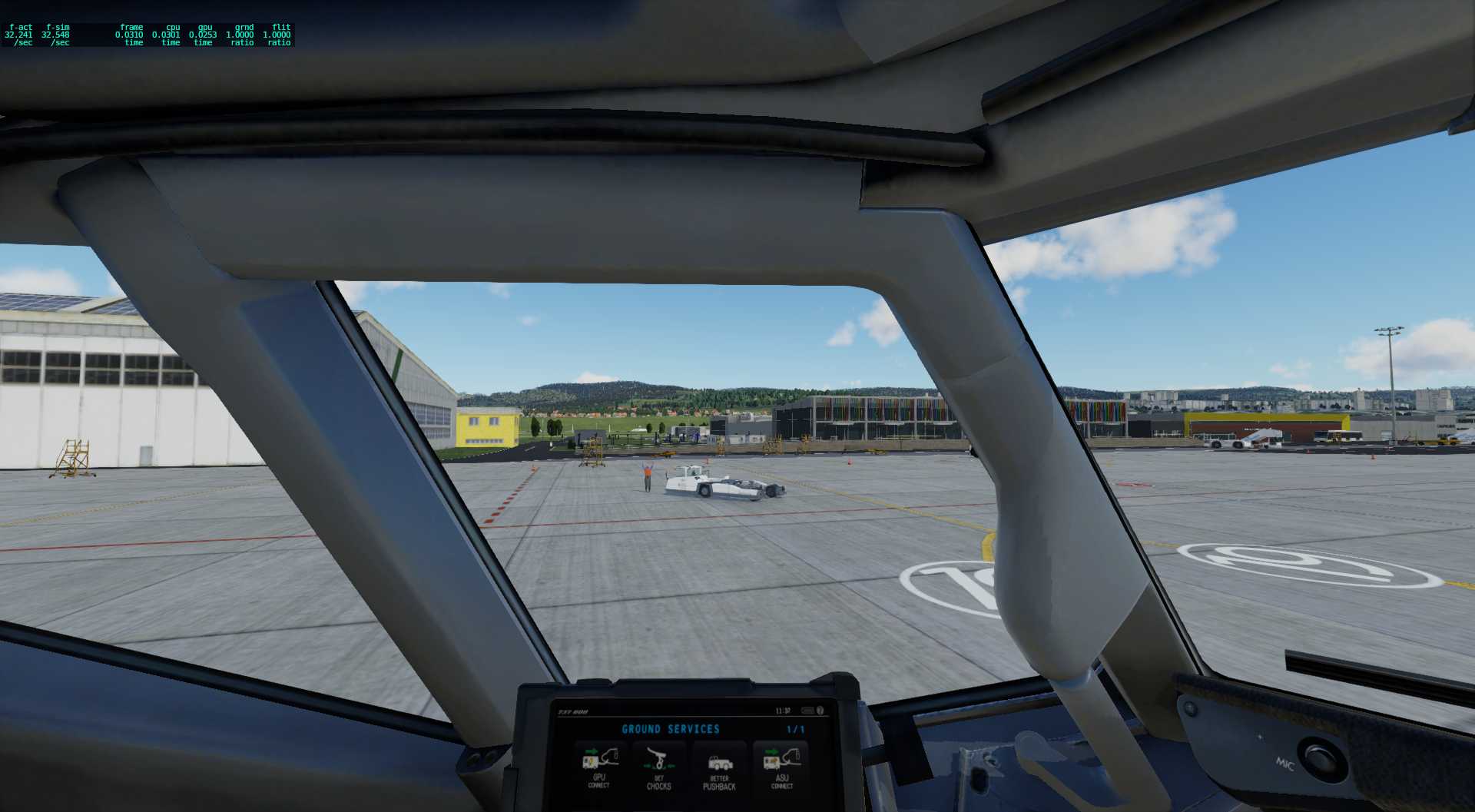Click the green arrow on the GPU icon
This screenshot has height=812, width=1475.
tap(592, 751)
